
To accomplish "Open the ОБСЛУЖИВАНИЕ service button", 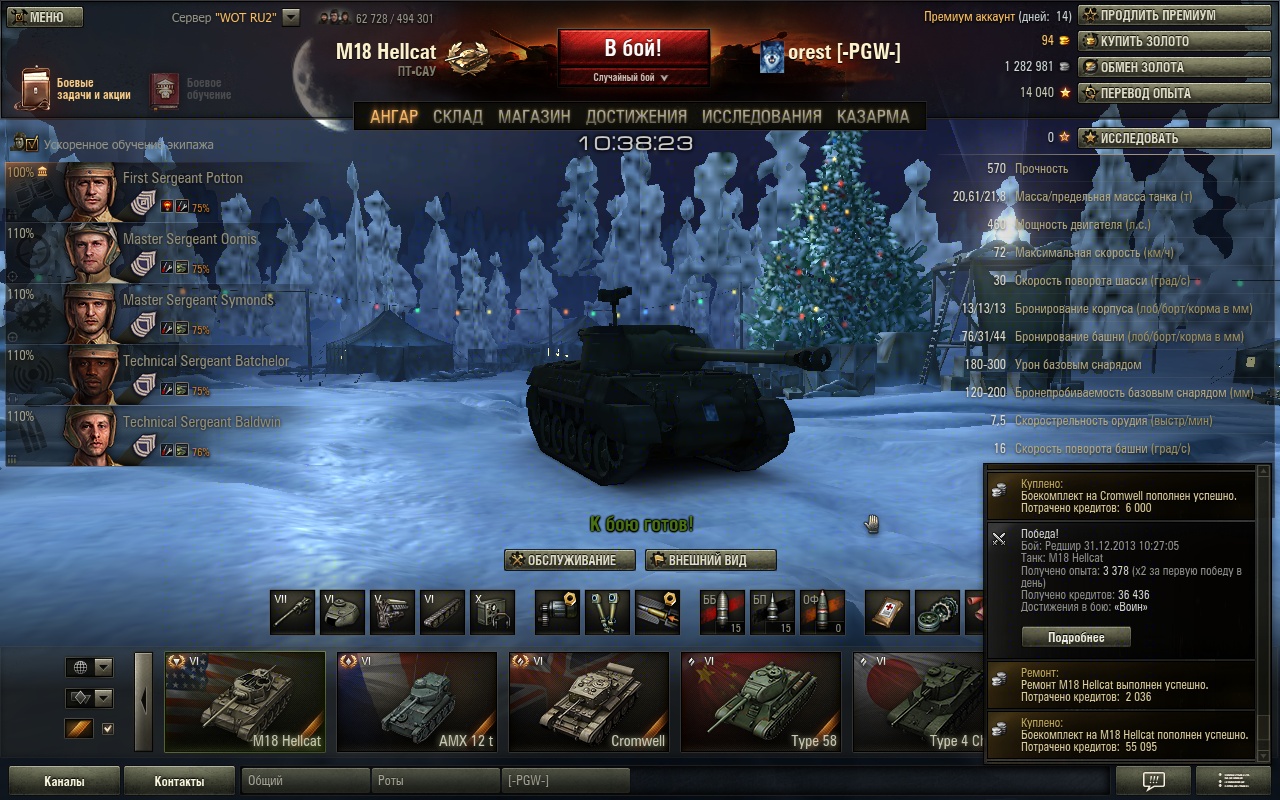I will tap(570, 560).
